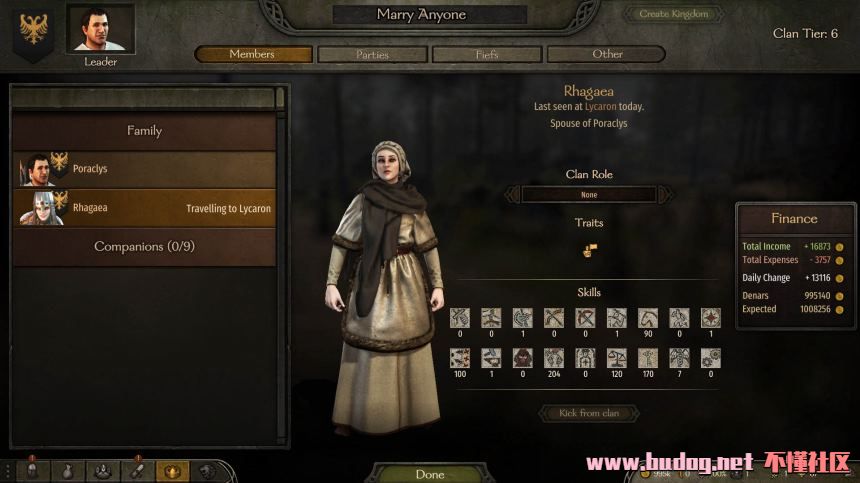Switch to the Members tab

(253, 54)
